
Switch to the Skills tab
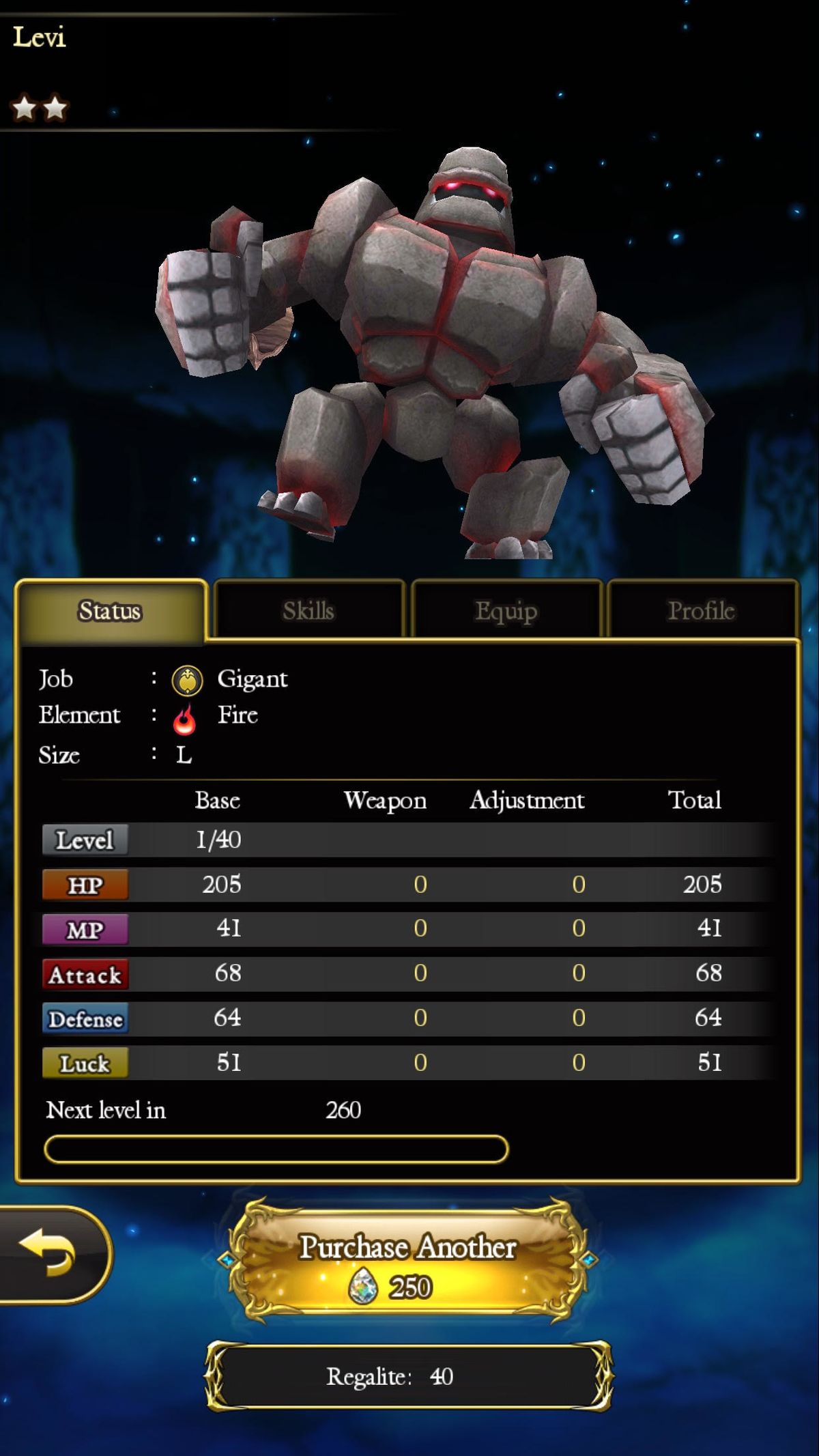click(308, 610)
